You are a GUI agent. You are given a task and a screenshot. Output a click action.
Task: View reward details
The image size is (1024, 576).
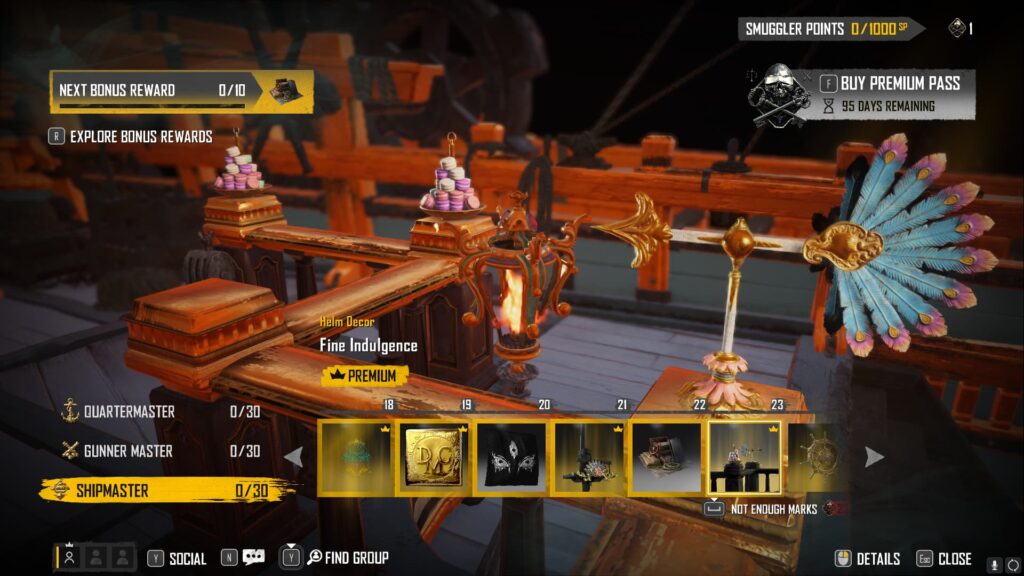[x=868, y=559]
